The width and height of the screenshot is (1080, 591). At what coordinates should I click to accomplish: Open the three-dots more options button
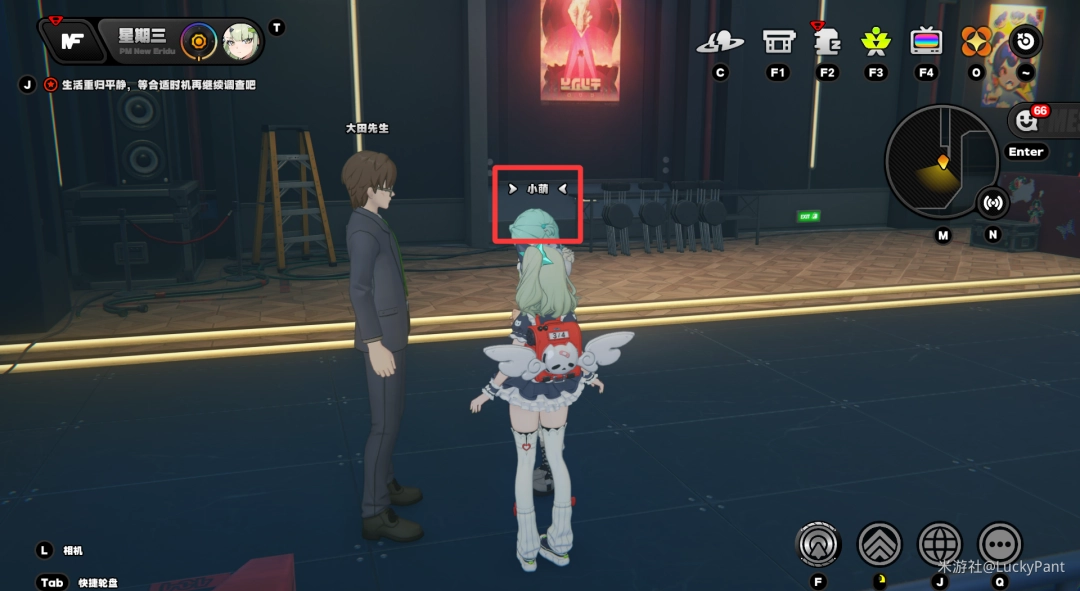pos(1000,544)
